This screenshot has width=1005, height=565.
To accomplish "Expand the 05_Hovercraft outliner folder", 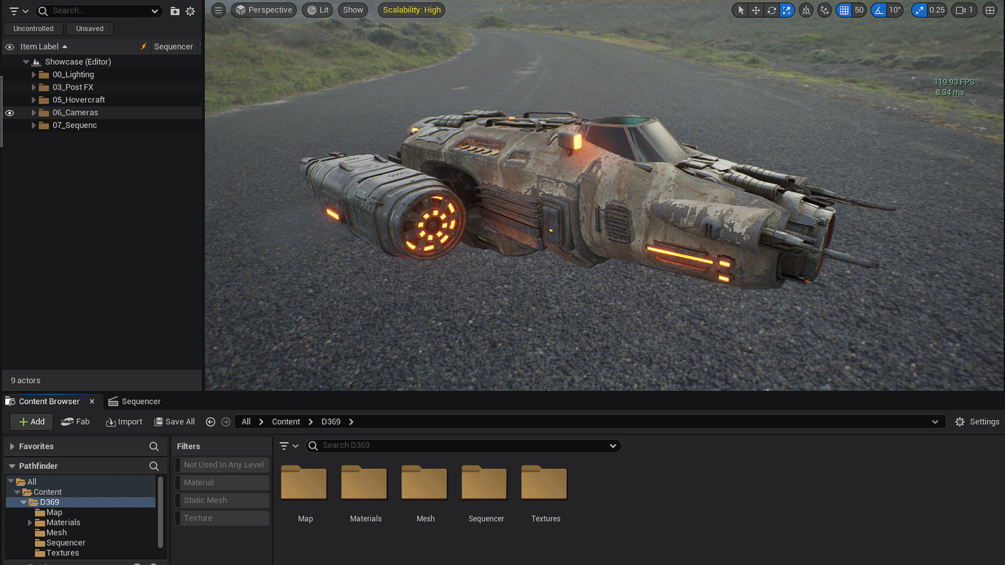I will tap(33, 100).
